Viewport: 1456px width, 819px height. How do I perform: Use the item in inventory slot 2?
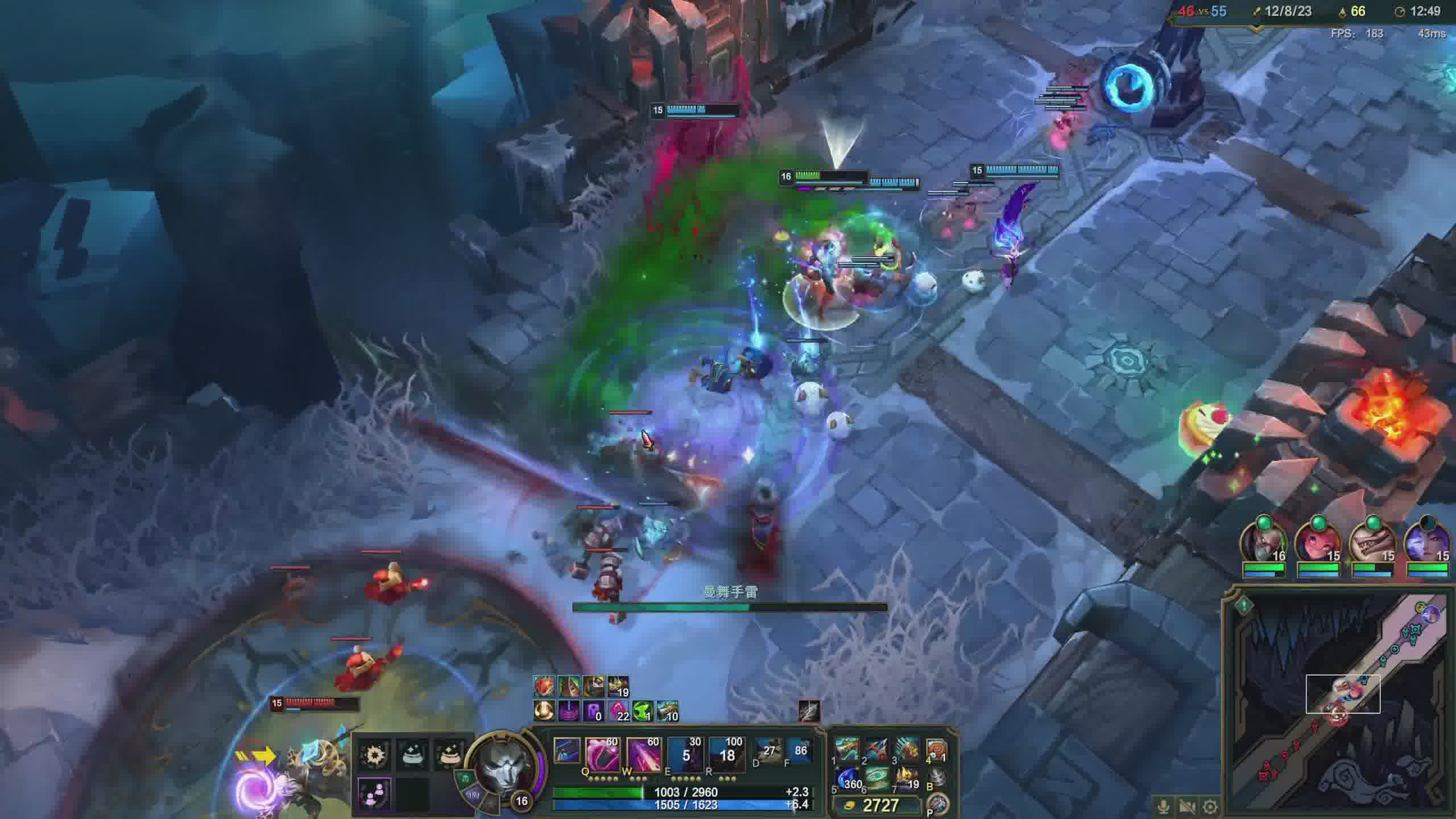876,750
